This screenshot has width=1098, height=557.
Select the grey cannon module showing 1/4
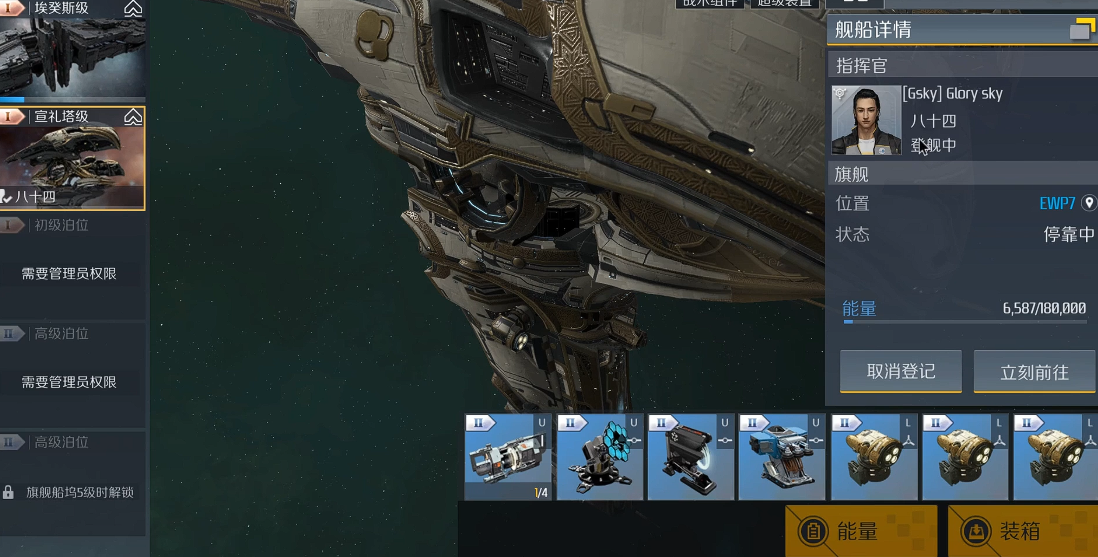(x=508, y=457)
